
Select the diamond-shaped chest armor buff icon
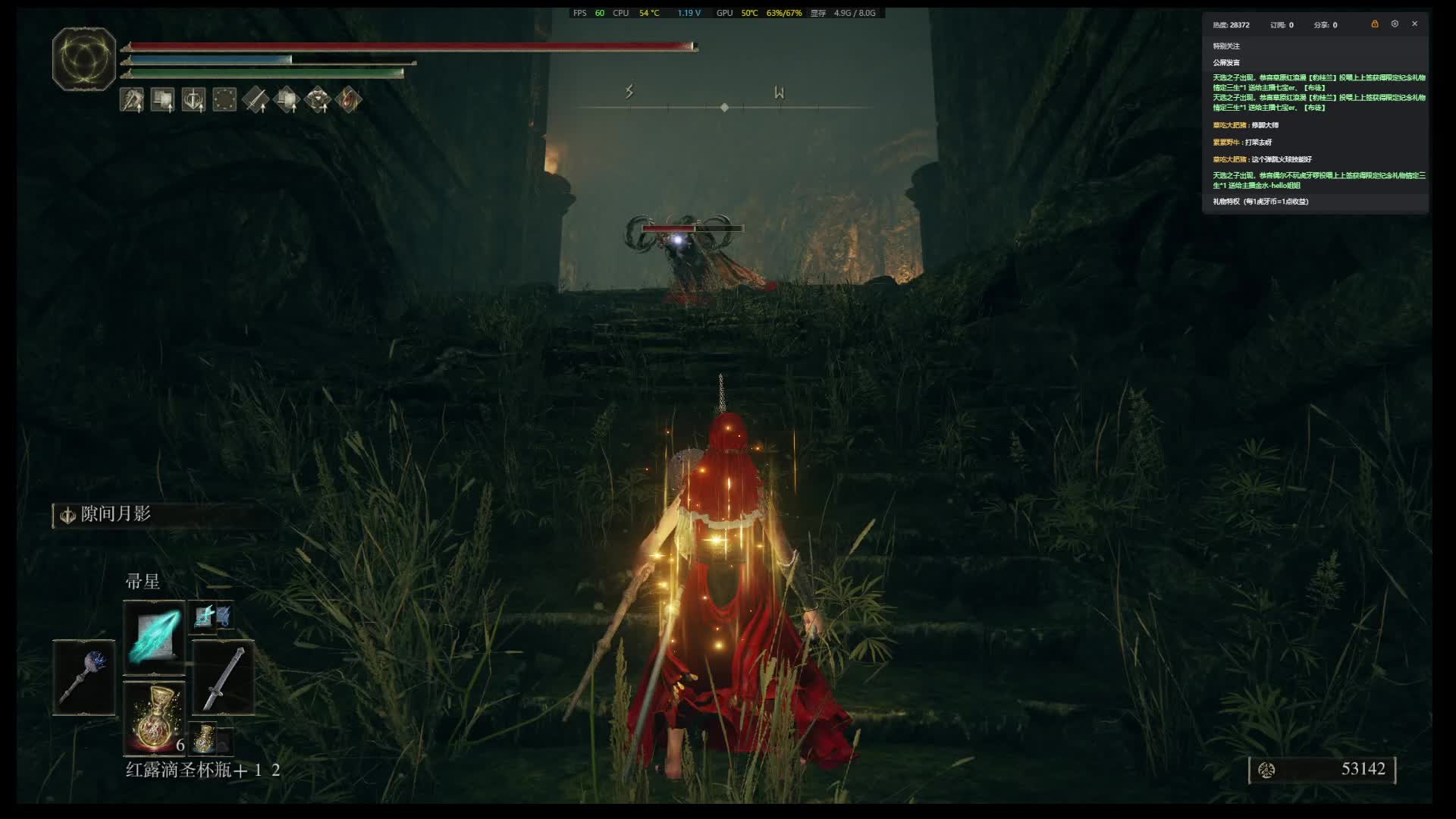click(x=318, y=99)
